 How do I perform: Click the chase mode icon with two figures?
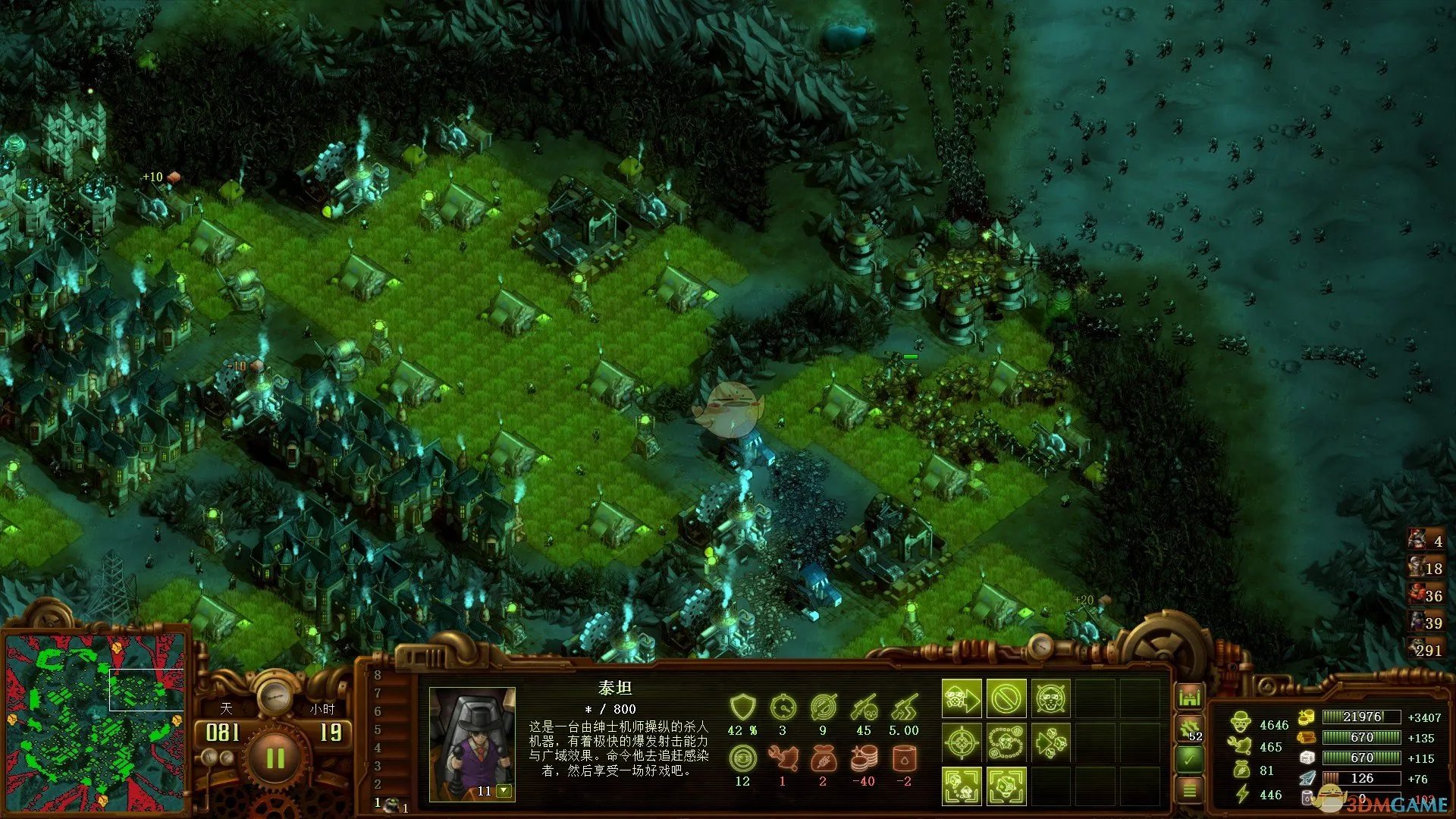962,786
